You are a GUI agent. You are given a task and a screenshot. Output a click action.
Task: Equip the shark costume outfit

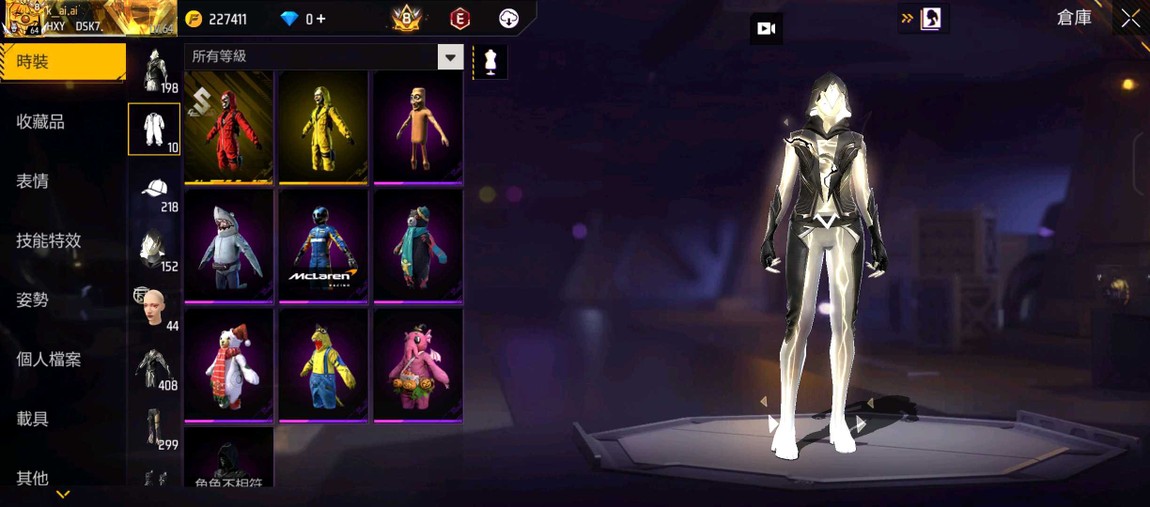click(229, 245)
